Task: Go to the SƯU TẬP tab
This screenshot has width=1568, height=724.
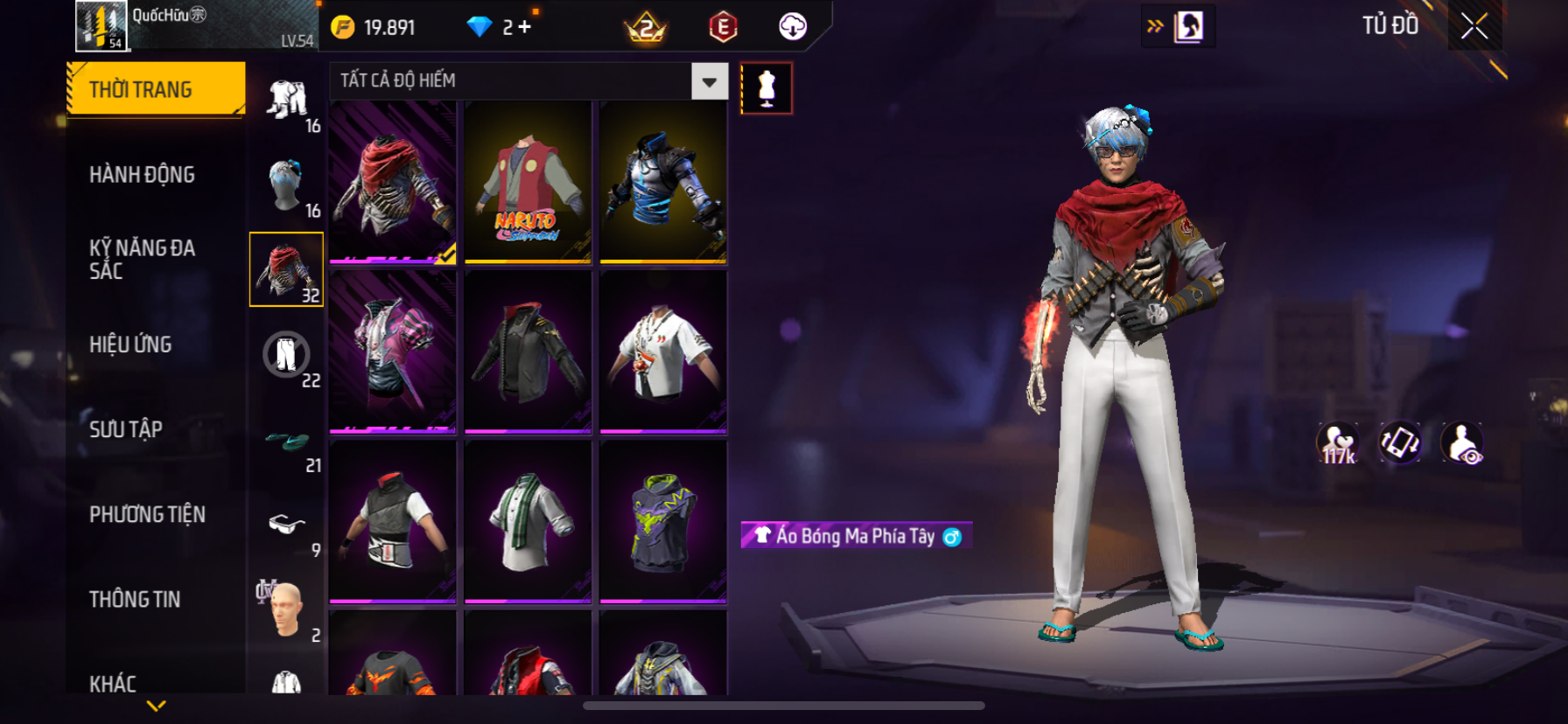Action: (x=126, y=429)
